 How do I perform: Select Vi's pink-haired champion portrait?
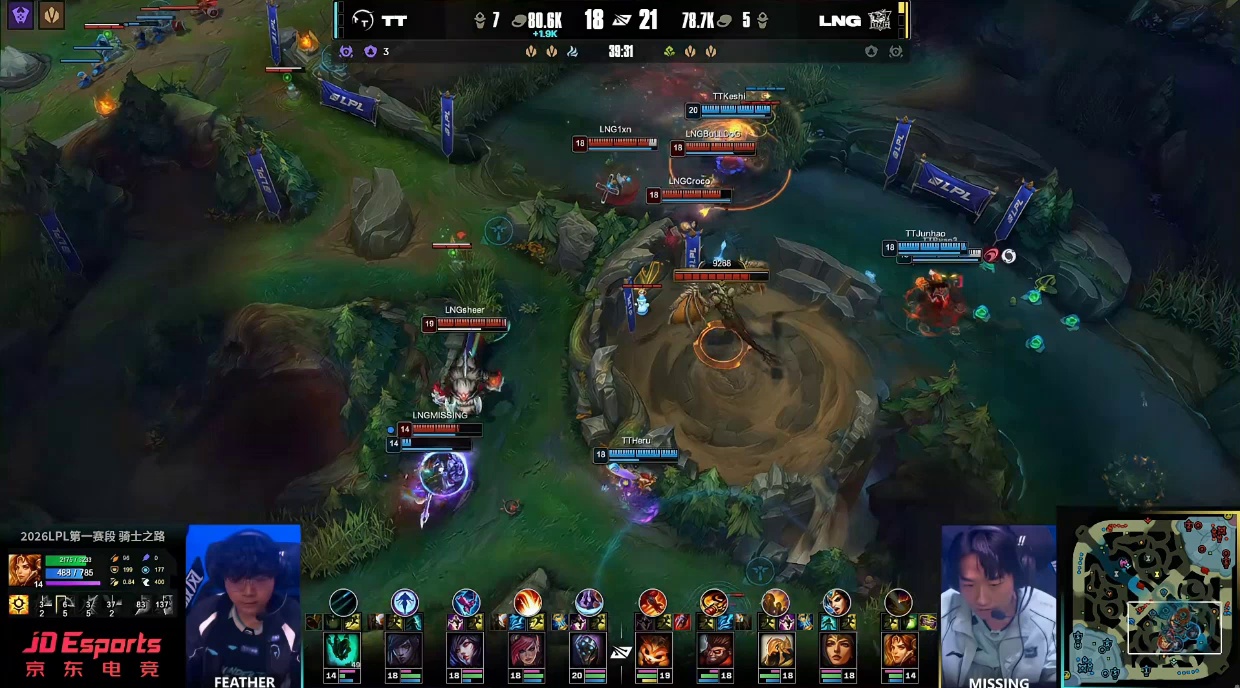526,651
